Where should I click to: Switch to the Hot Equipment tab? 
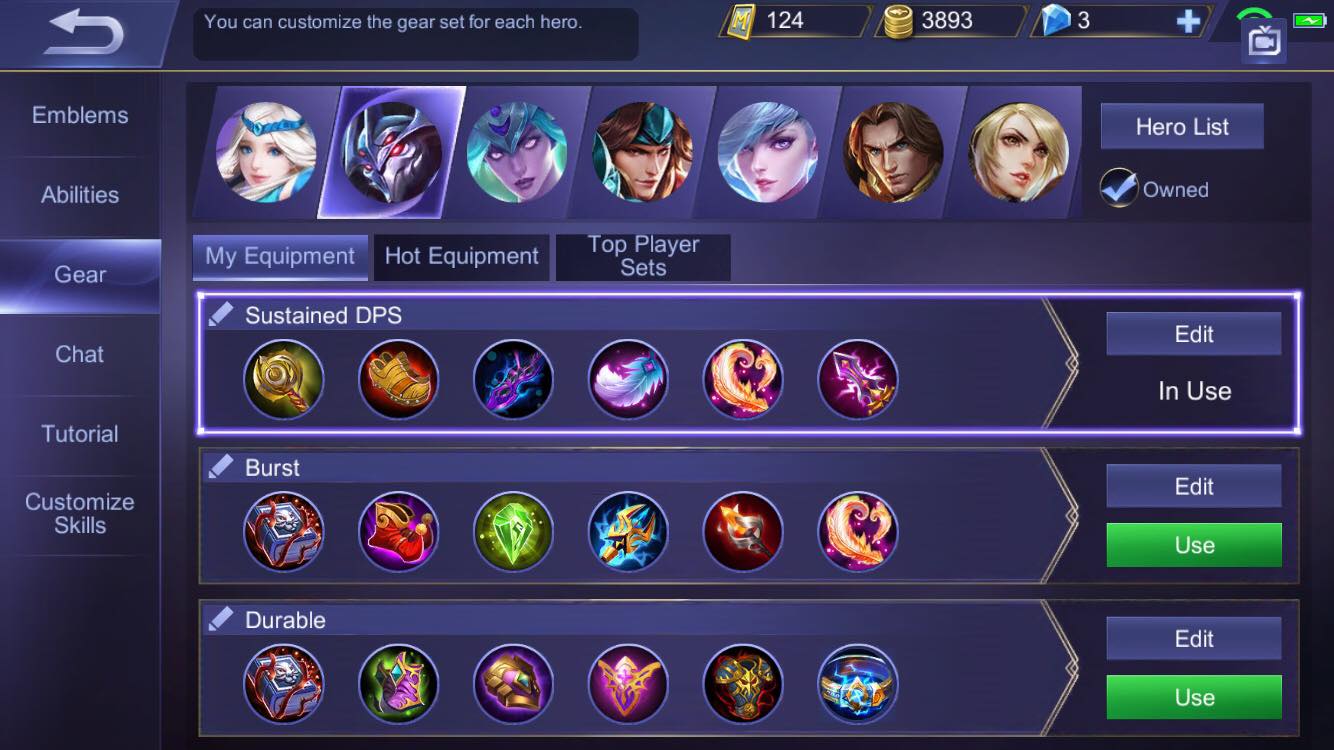(461, 256)
